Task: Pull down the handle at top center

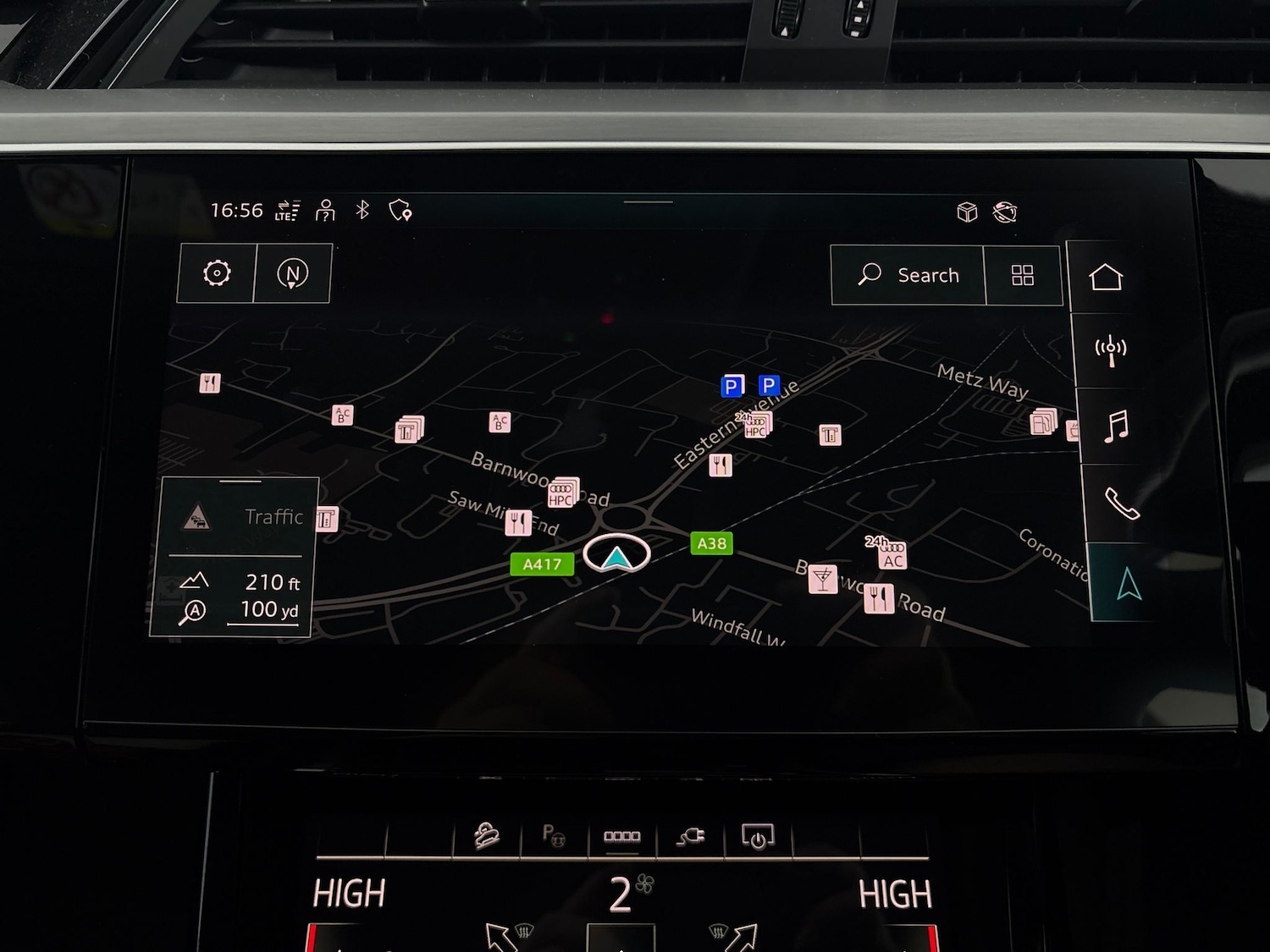Action: coord(647,203)
